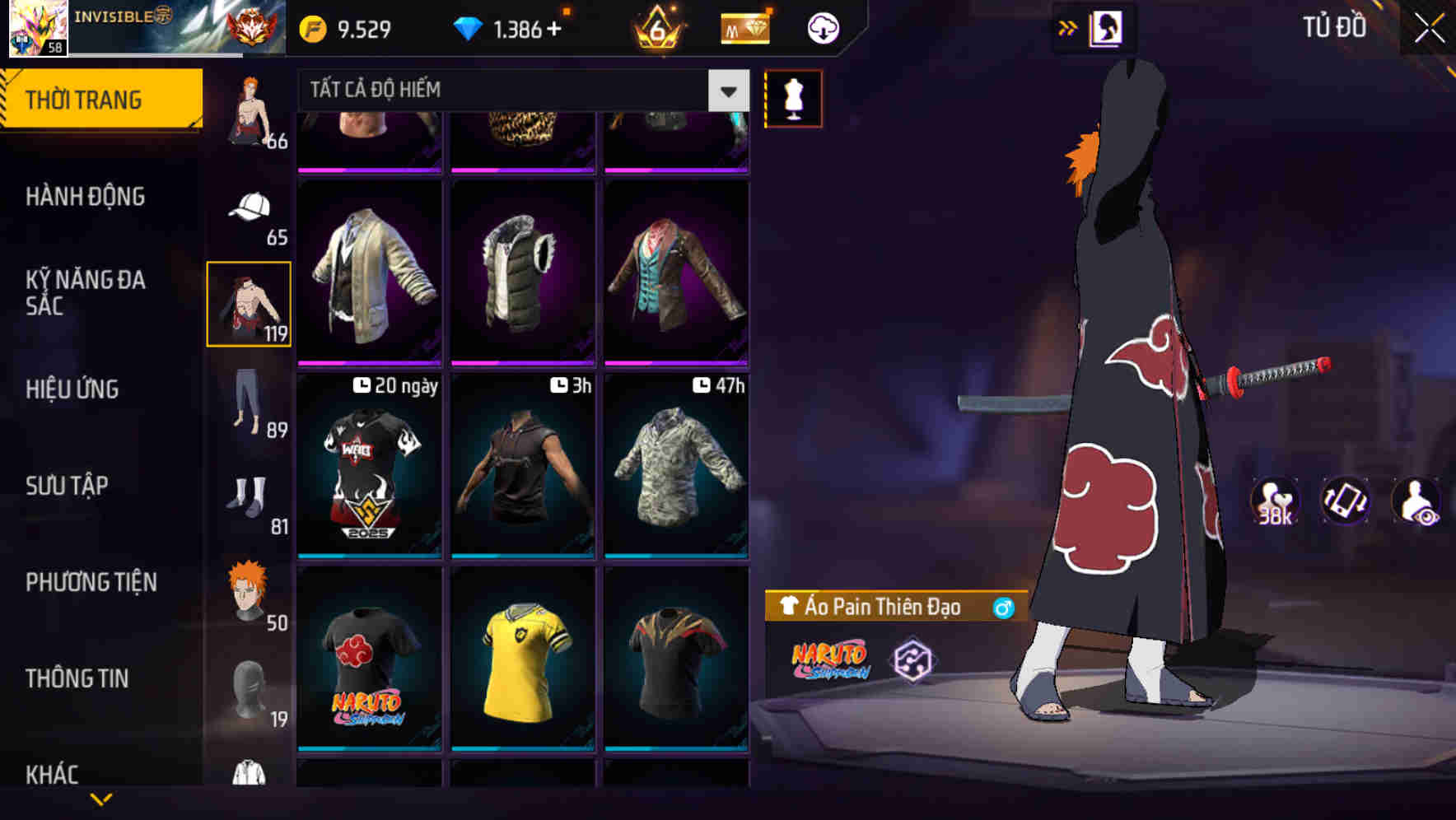Collapse the panel using the double-arrow chevron

click(1068, 27)
